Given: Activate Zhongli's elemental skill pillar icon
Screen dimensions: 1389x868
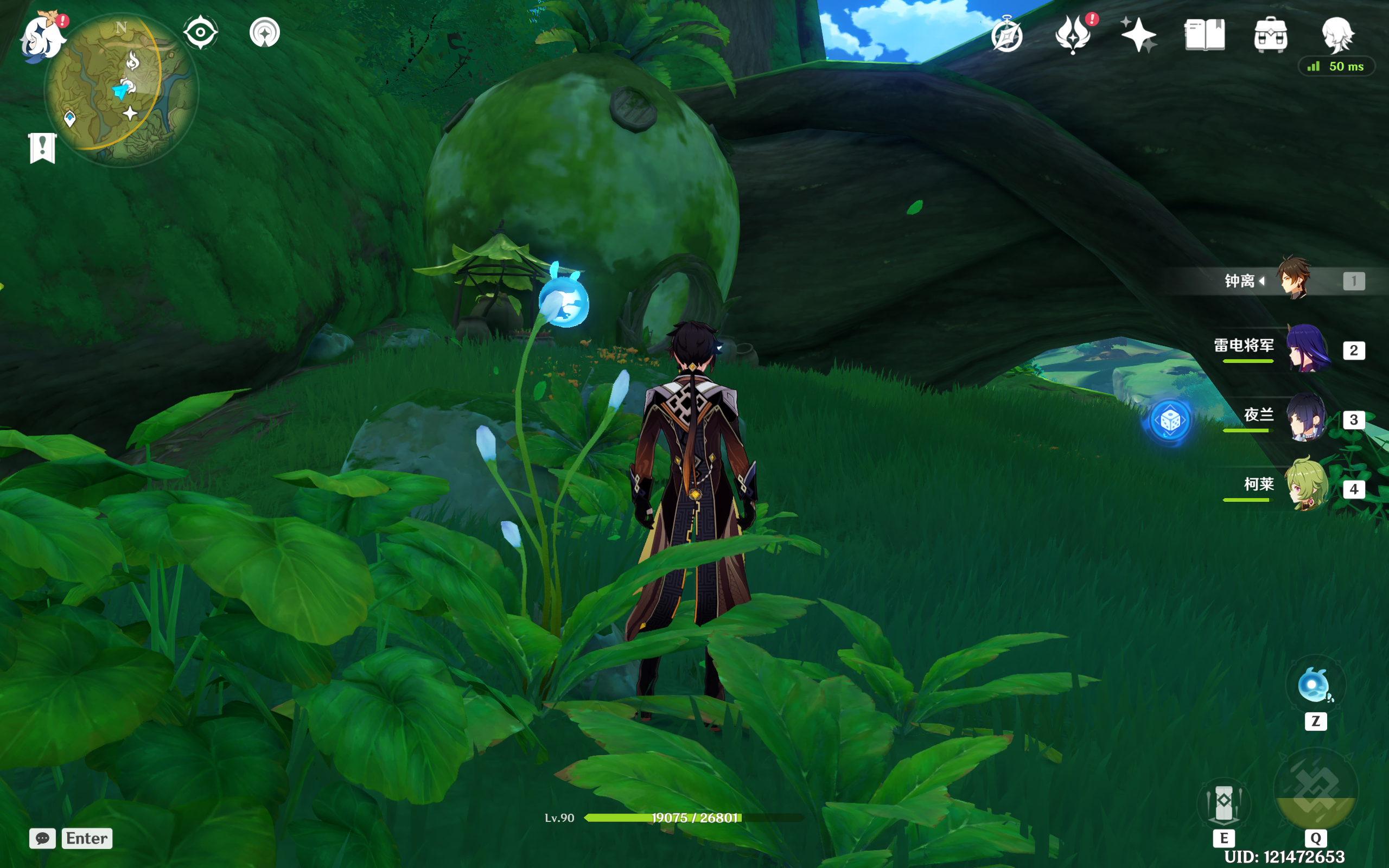Looking at the screenshot, I should (1224, 802).
